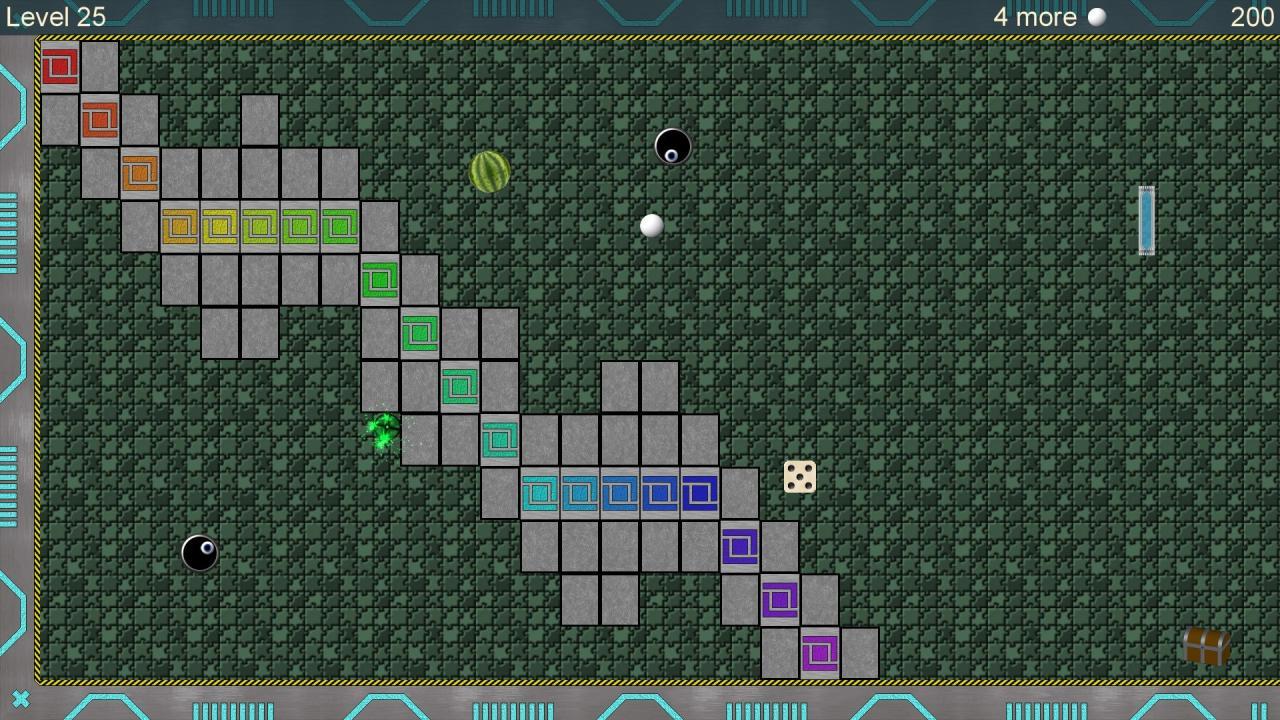
Task: Click the score '200' display
Action: (1253, 17)
